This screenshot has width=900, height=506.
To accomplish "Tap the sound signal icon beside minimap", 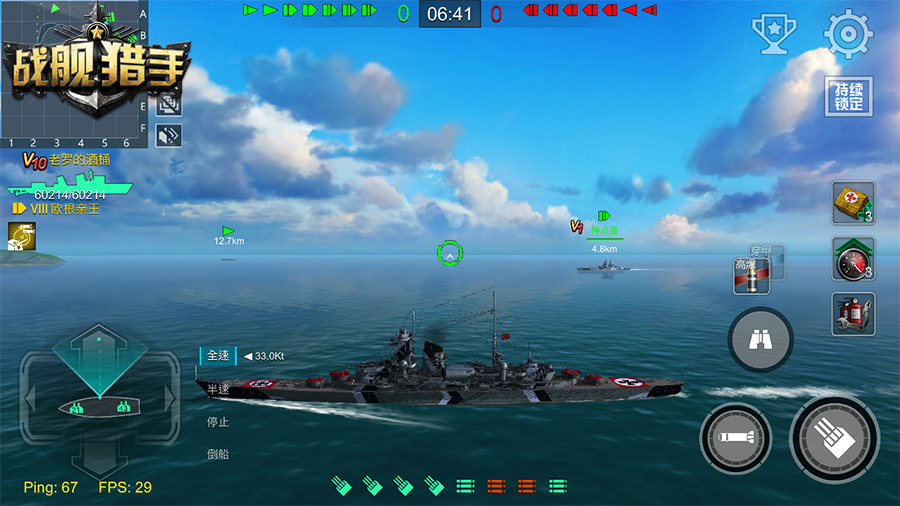I will (168, 133).
